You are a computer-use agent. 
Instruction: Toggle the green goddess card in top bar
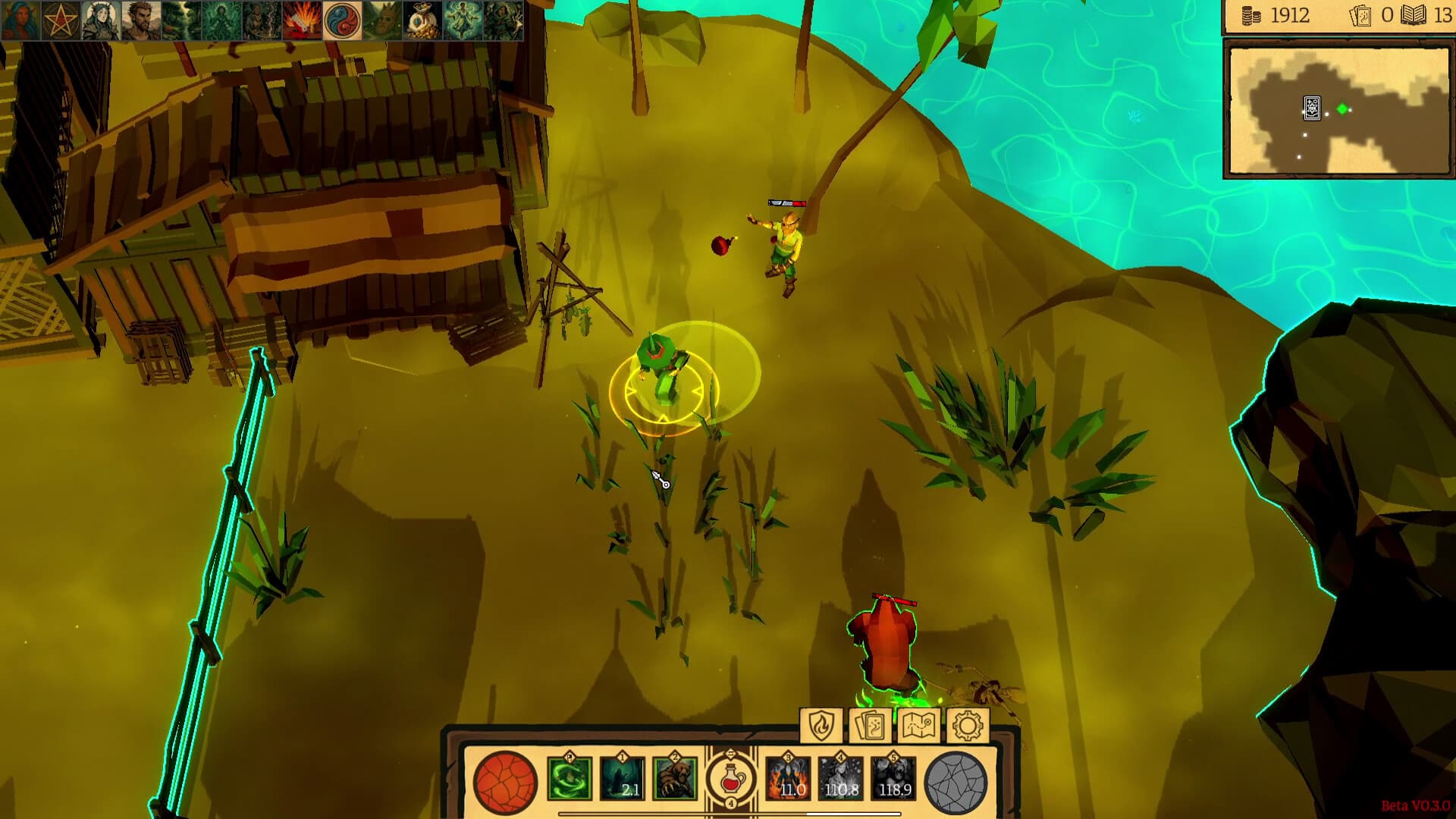point(221,17)
